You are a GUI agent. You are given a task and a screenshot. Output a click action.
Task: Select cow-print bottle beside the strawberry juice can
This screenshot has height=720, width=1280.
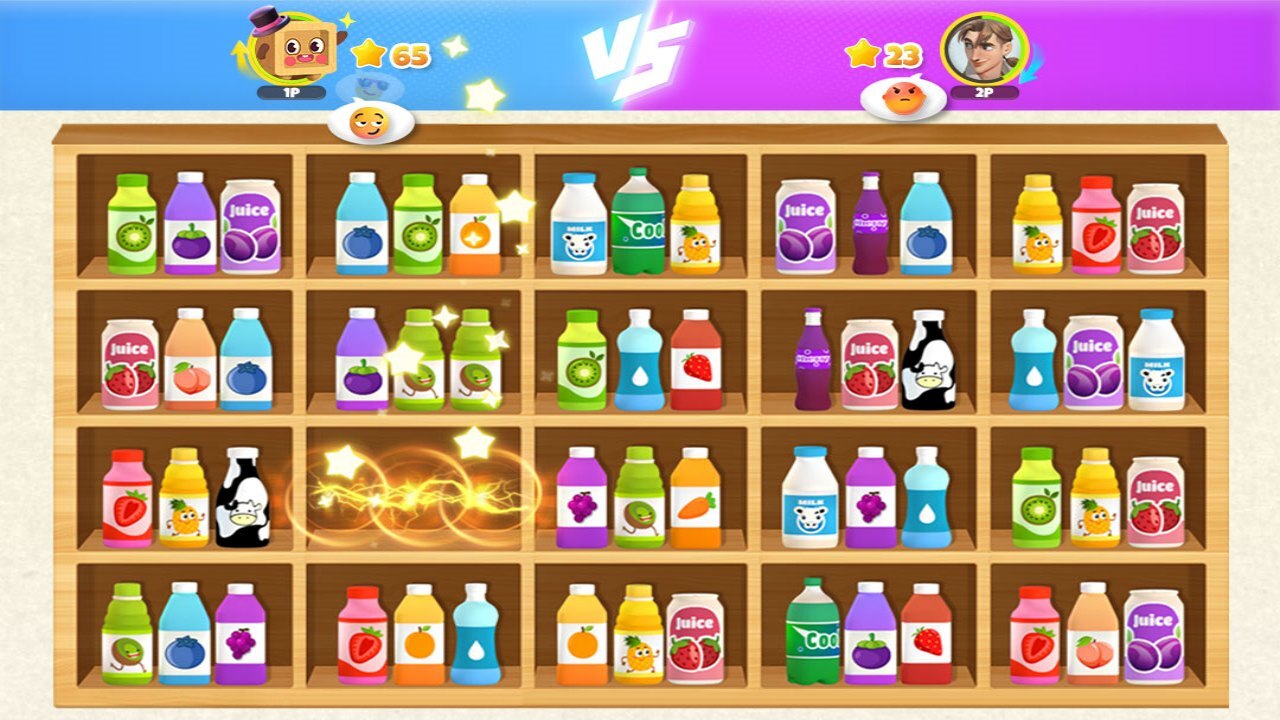click(928, 360)
